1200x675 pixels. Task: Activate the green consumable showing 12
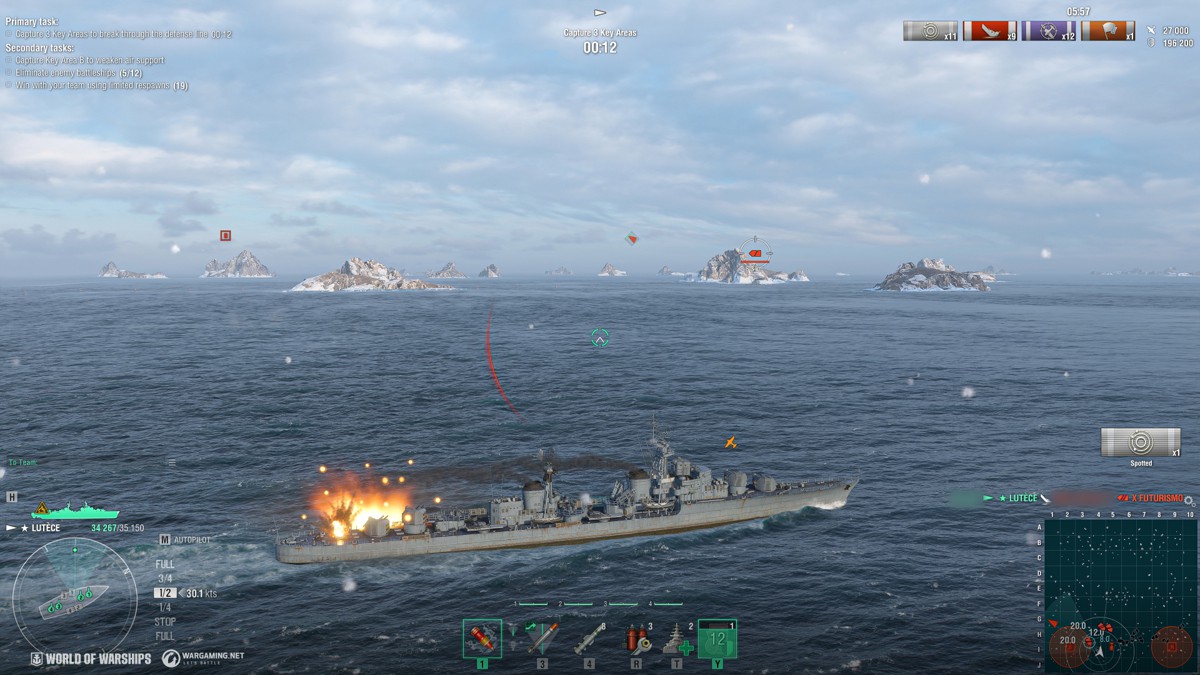click(717, 638)
